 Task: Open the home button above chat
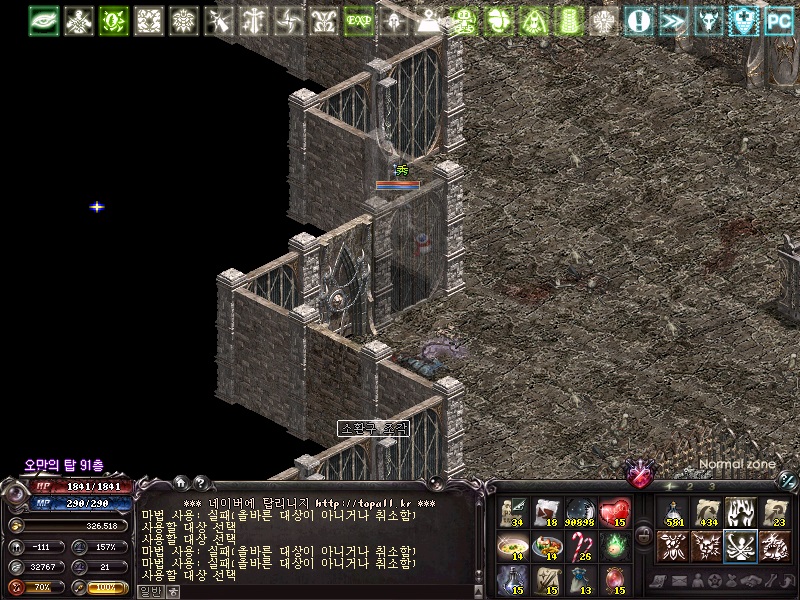[x=180, y=483]
